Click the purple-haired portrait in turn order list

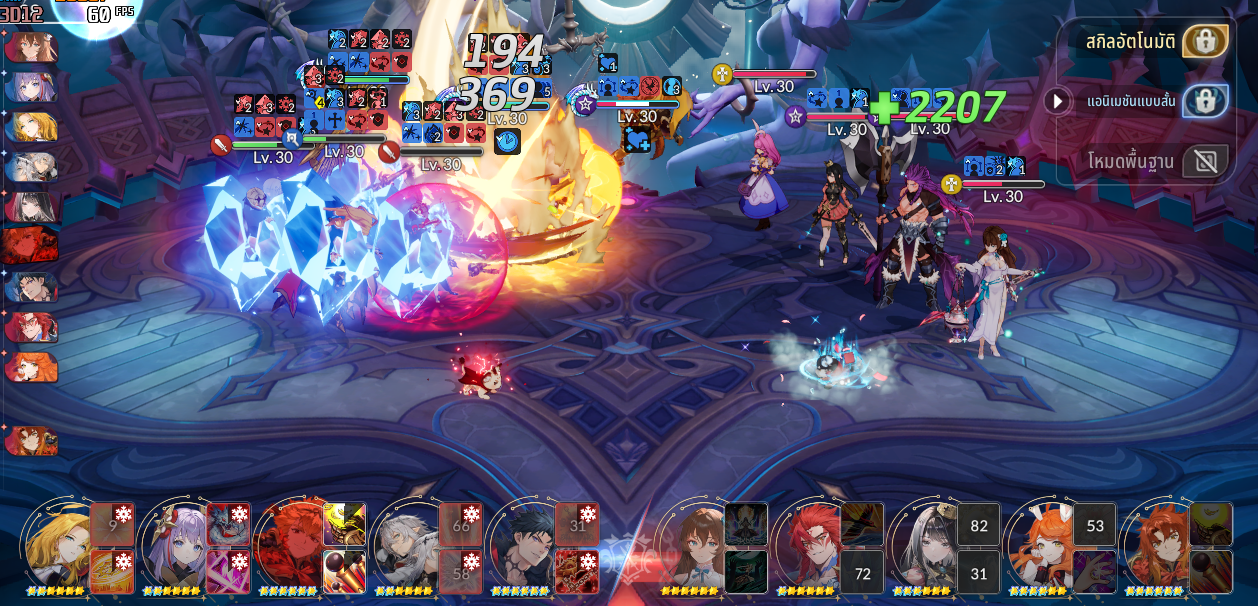click(x=31, y=88)
